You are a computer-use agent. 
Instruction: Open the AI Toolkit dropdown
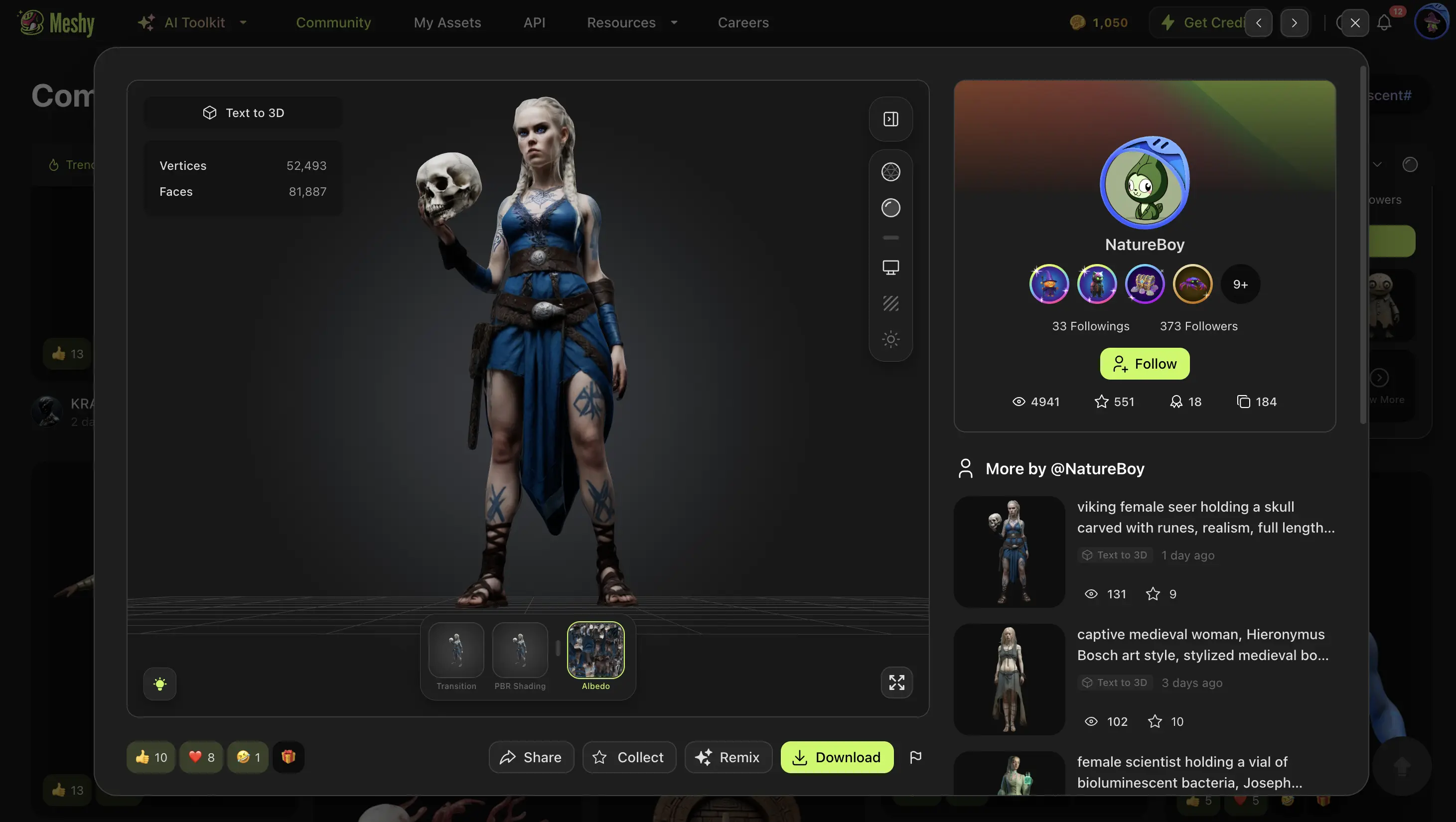(x=194, y=22)
